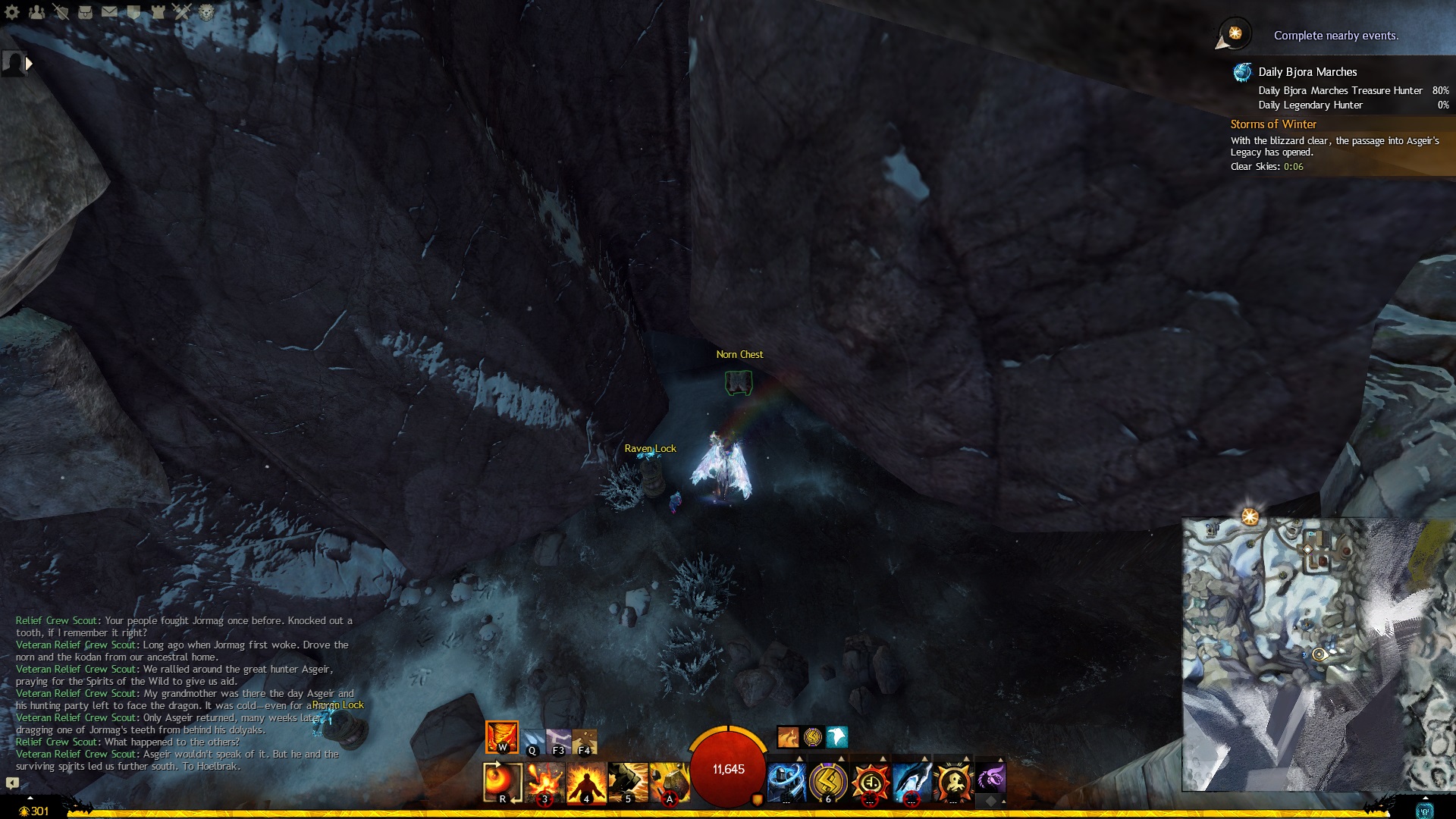The width and height of the screenshot is (1456, 819).
Task: Expand the party portrait arrow
Action: (29, 64)
